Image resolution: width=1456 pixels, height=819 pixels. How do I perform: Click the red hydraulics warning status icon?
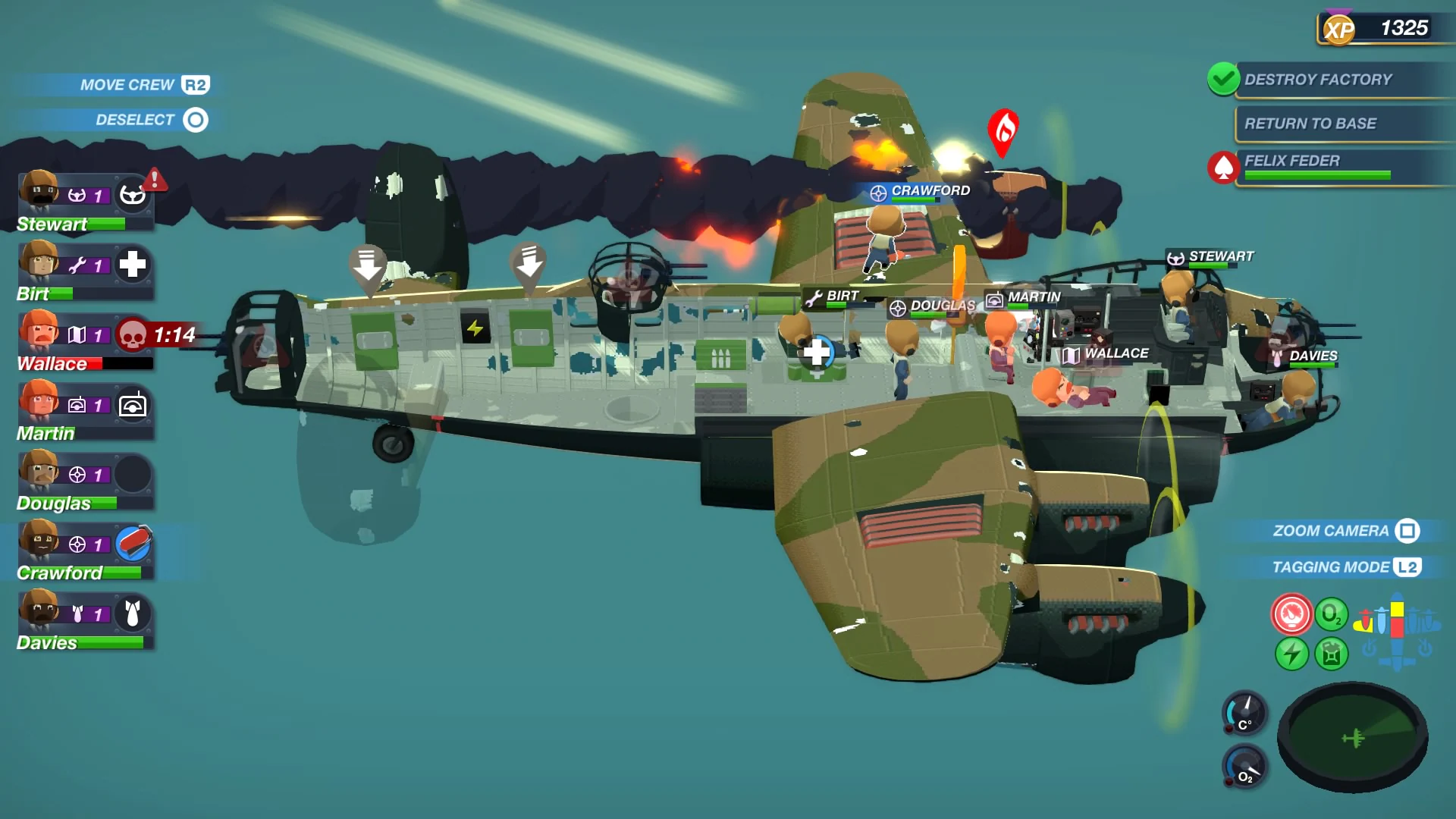[1293, 613]
